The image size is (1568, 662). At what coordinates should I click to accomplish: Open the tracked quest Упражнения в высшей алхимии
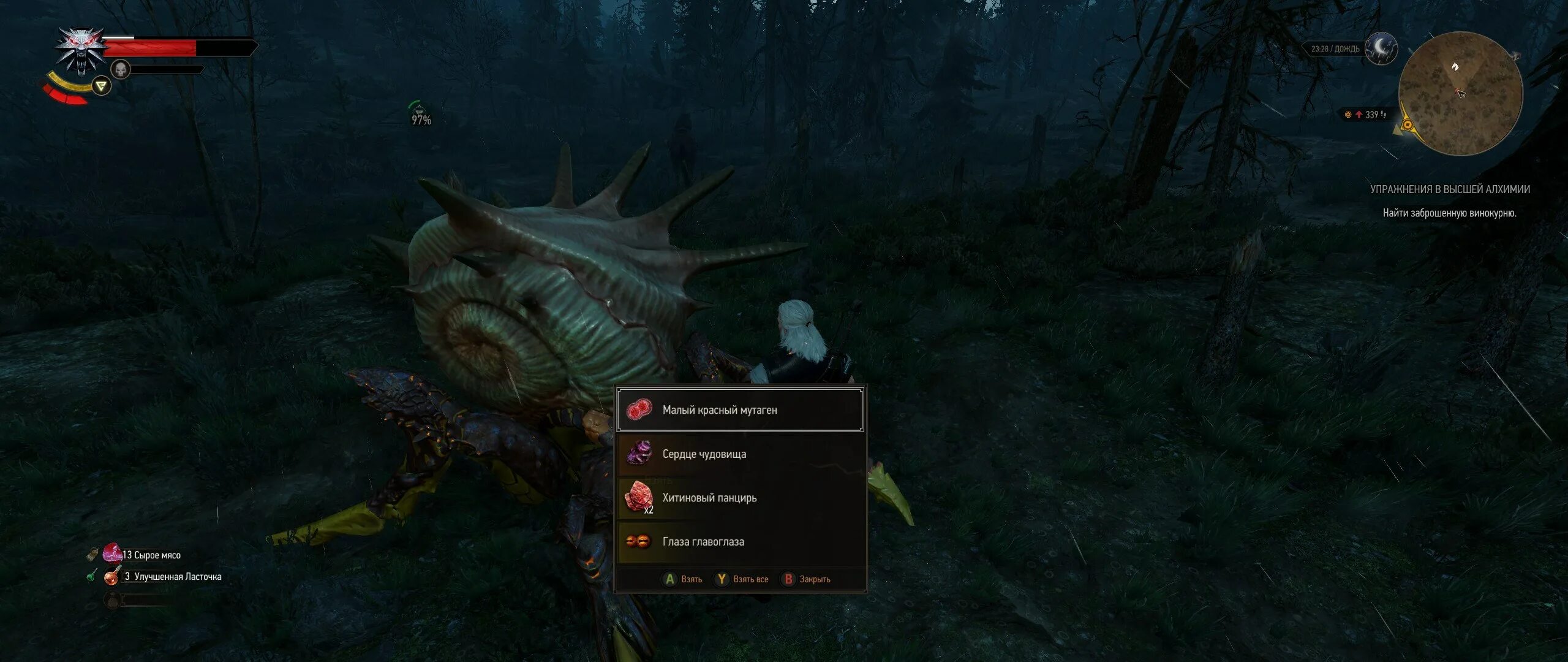pos(1450,189)
